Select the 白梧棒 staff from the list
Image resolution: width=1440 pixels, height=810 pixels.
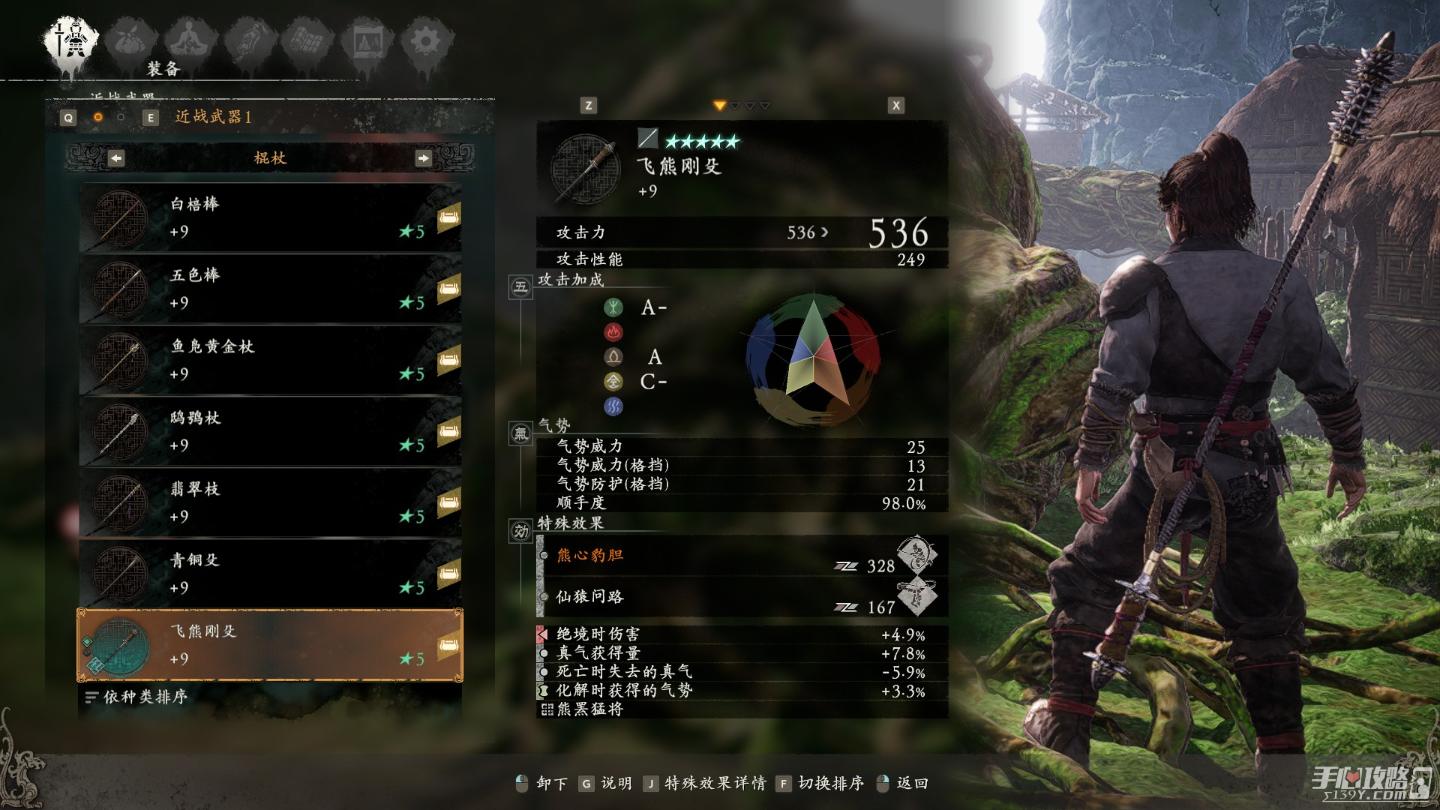[270, 217]
